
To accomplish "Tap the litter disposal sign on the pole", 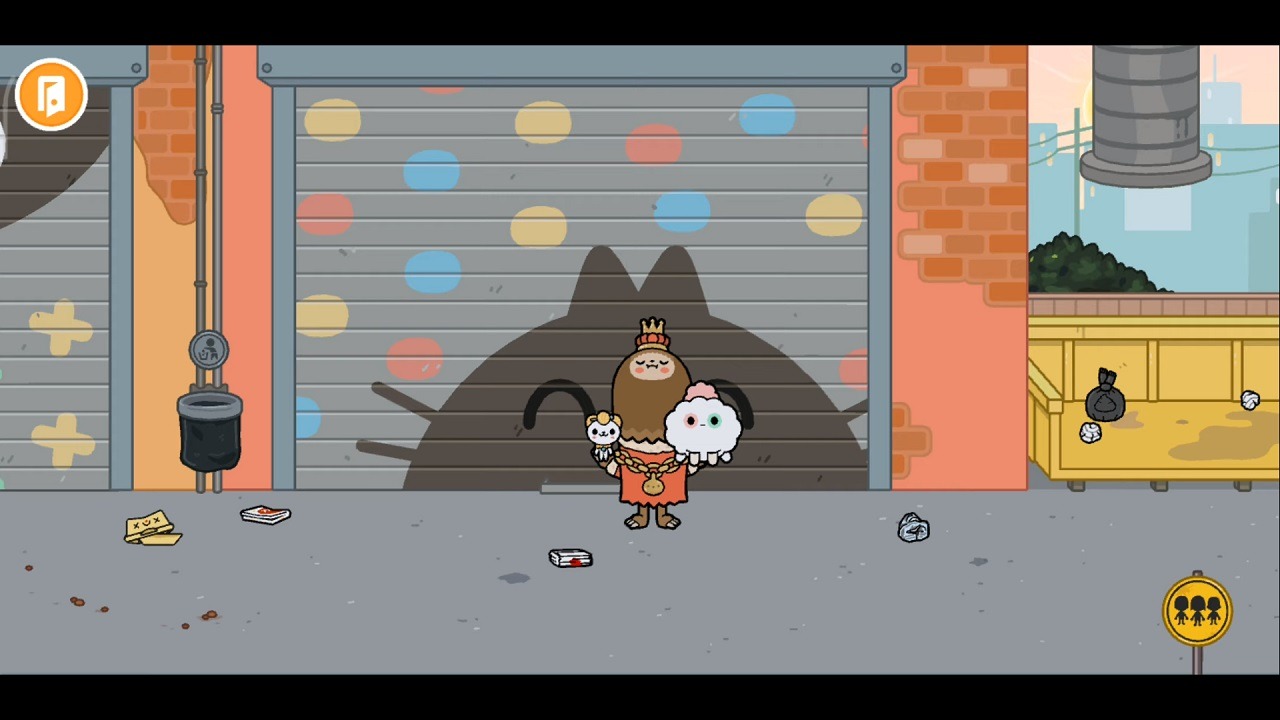I will (x=209, y=348).
